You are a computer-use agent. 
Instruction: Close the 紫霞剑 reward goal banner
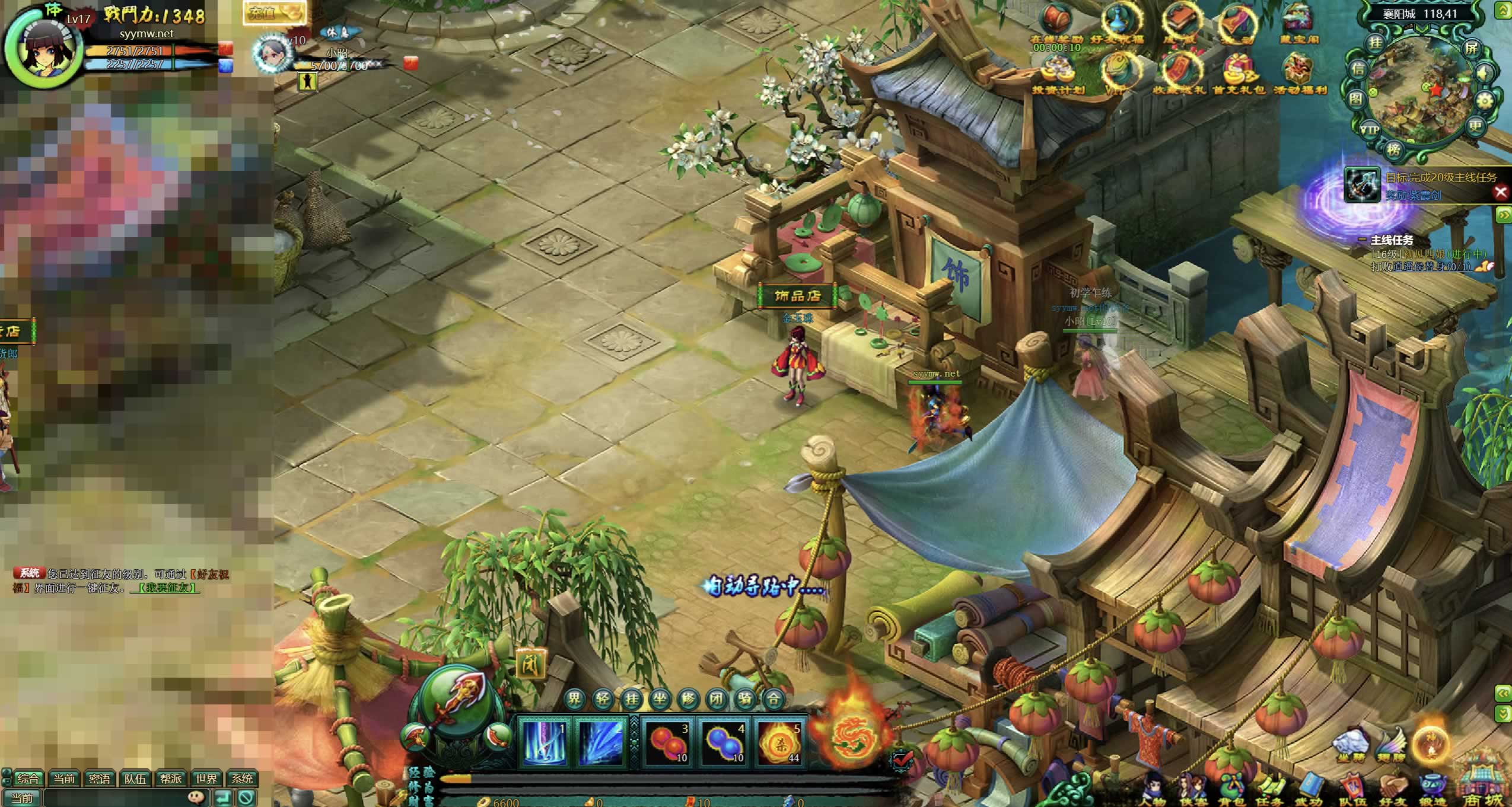1501,192
